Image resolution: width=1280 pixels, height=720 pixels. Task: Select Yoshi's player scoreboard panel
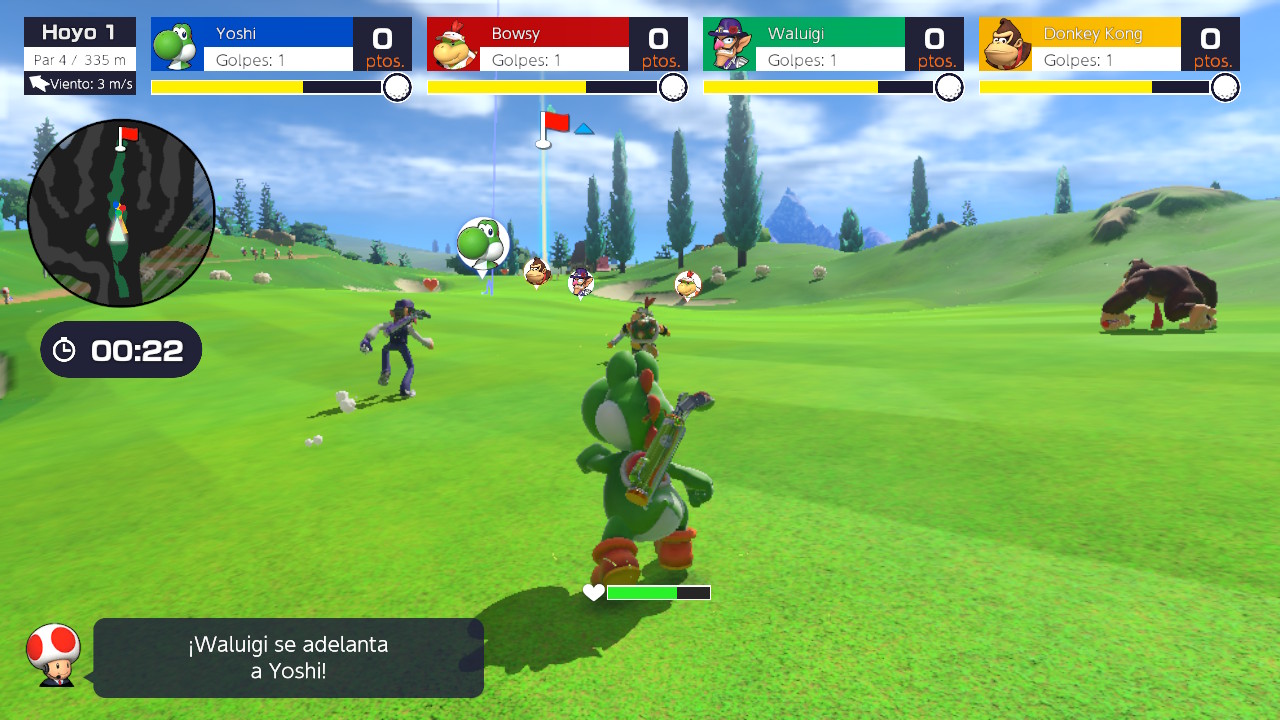(281, 45)
